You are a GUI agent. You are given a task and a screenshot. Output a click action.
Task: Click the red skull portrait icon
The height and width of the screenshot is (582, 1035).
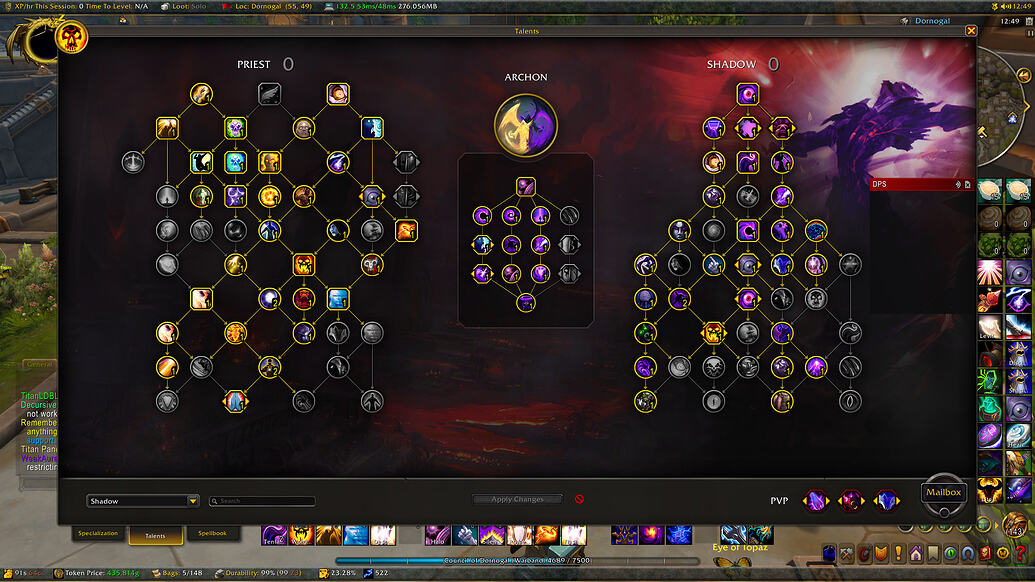pos(74,38)
